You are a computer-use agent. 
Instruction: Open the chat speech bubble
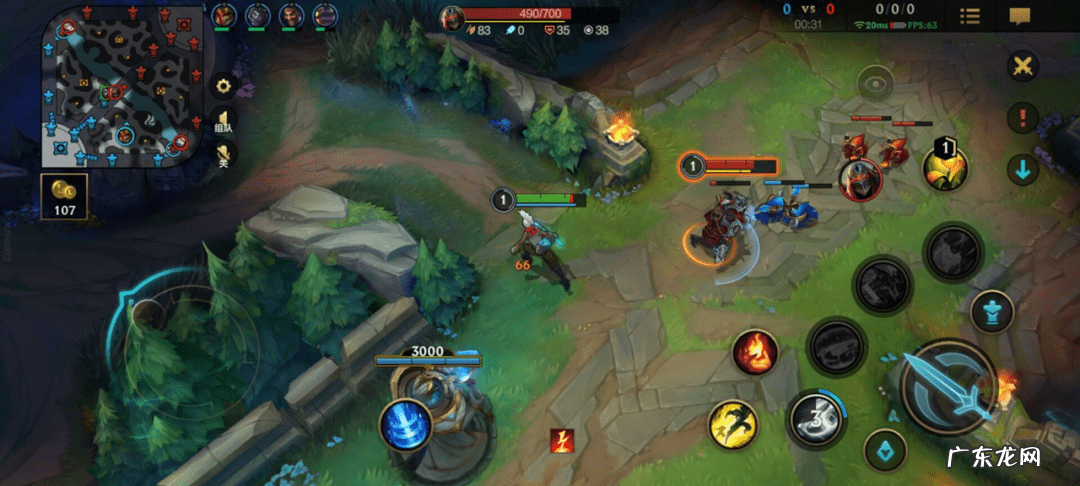1020,16
